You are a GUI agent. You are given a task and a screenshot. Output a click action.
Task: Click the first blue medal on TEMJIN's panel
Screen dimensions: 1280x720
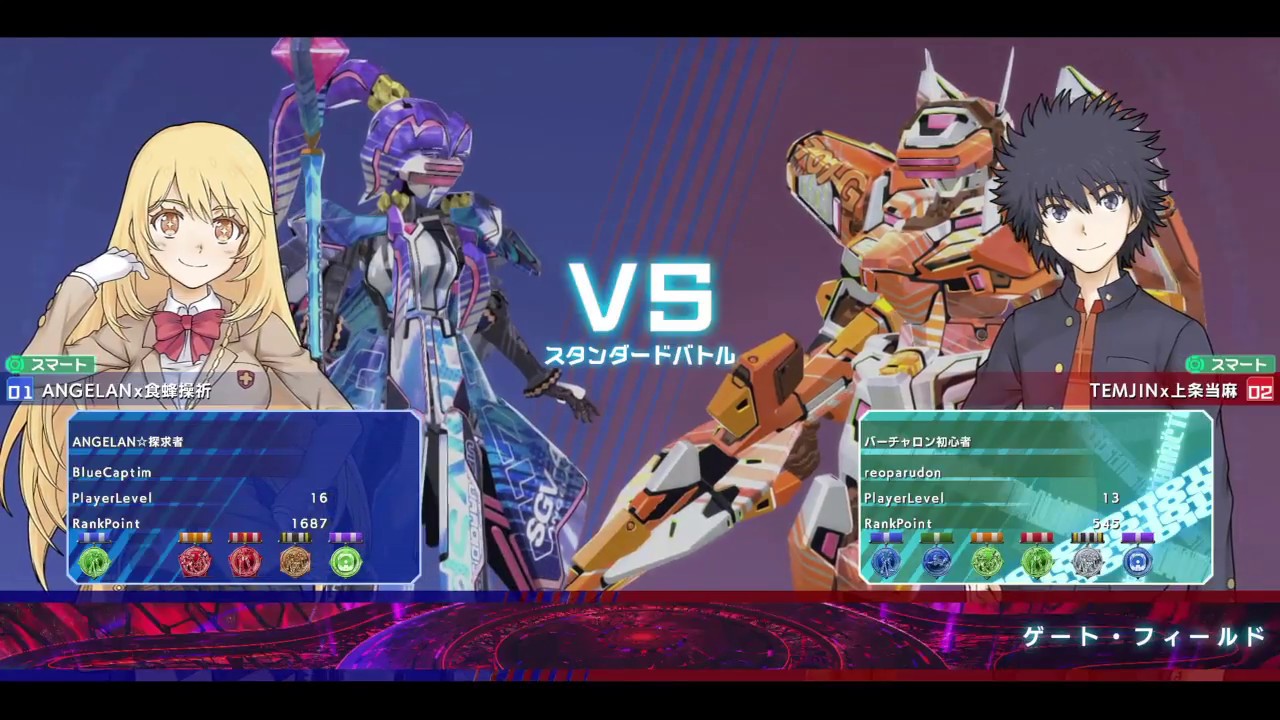click(886, 562)
